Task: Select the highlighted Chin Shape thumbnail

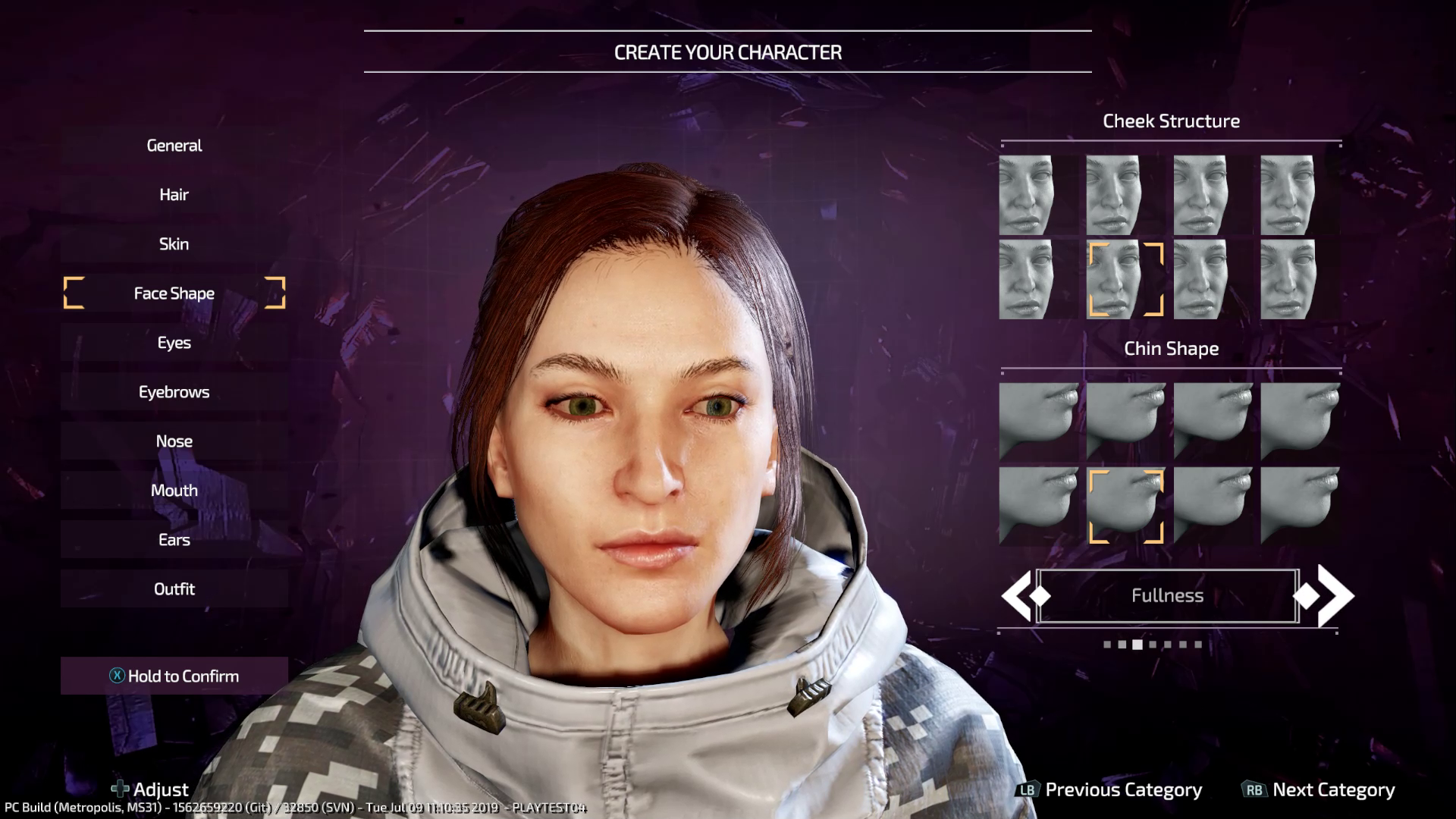Action: pos(1125,505)
